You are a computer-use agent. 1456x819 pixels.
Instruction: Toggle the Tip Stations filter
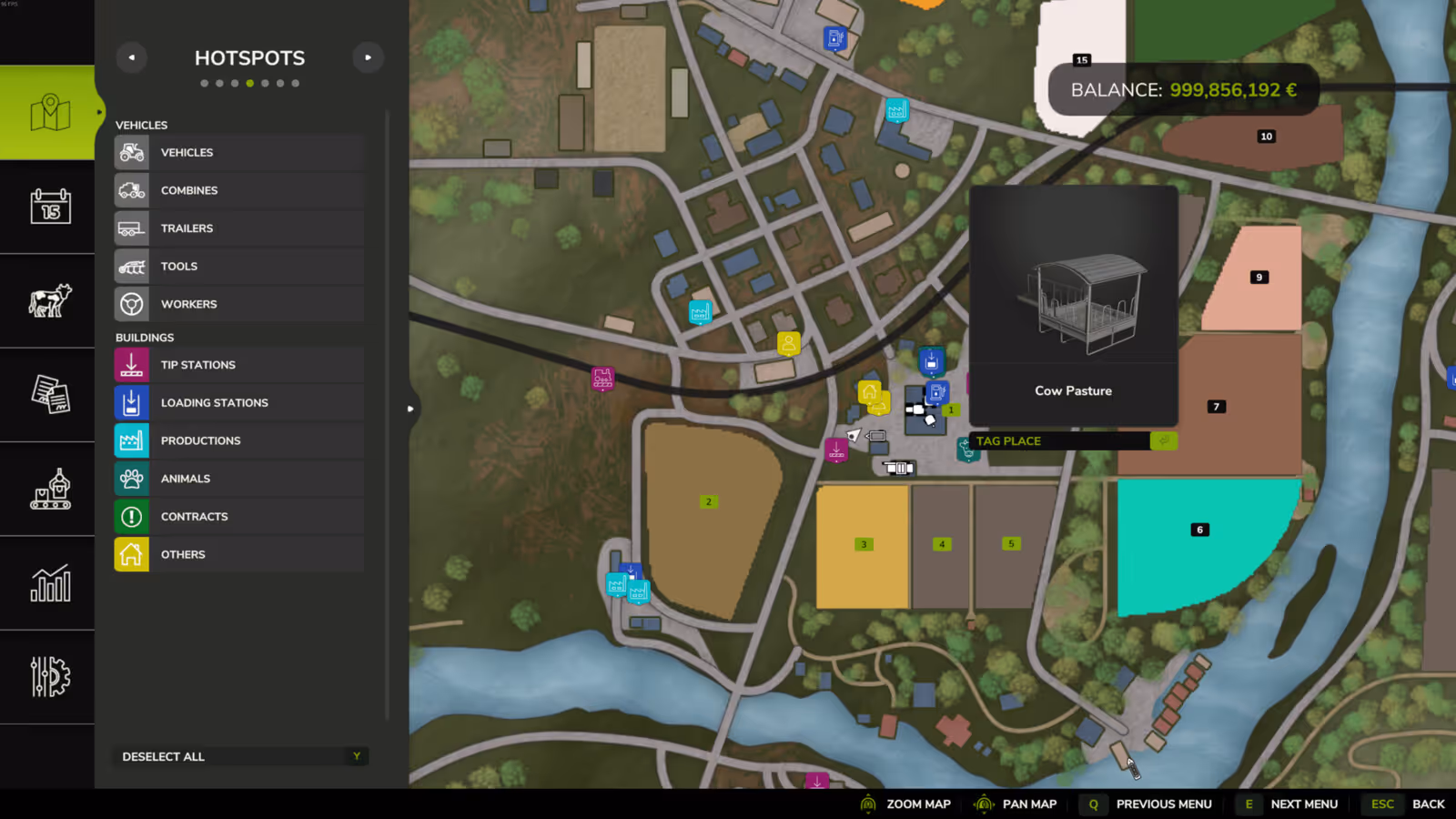click(239, 365)
